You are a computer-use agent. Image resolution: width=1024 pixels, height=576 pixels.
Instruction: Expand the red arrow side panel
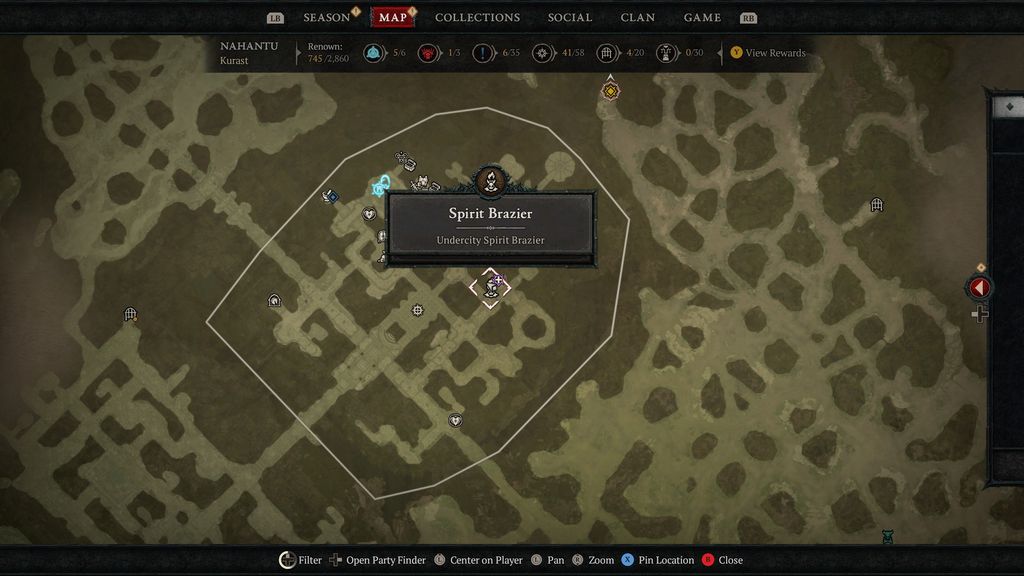[x=979, y=288]
